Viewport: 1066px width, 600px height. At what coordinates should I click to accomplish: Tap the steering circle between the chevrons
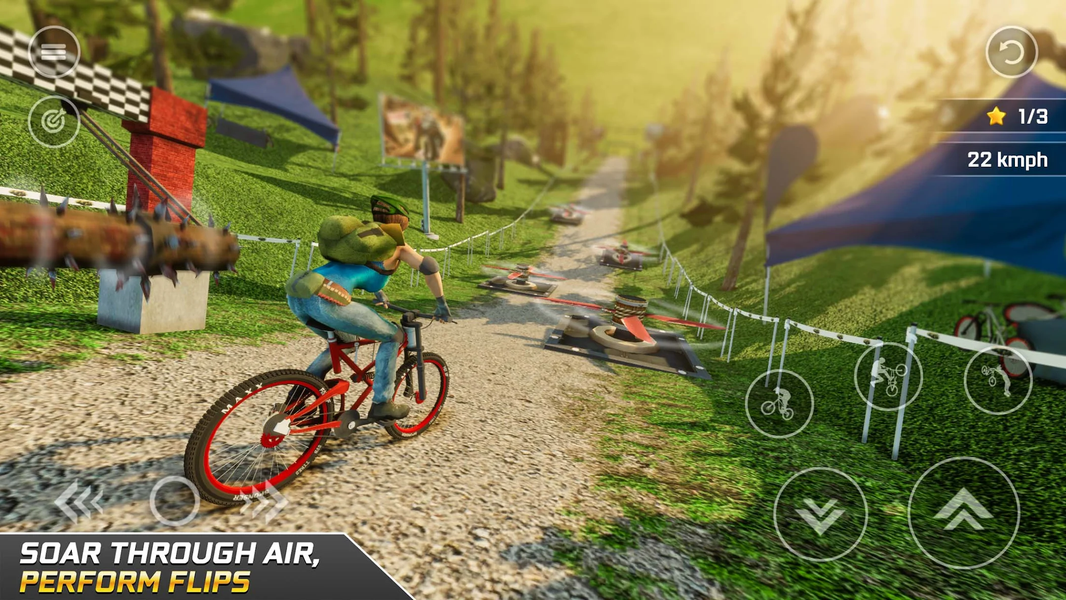tap(174, 501)
